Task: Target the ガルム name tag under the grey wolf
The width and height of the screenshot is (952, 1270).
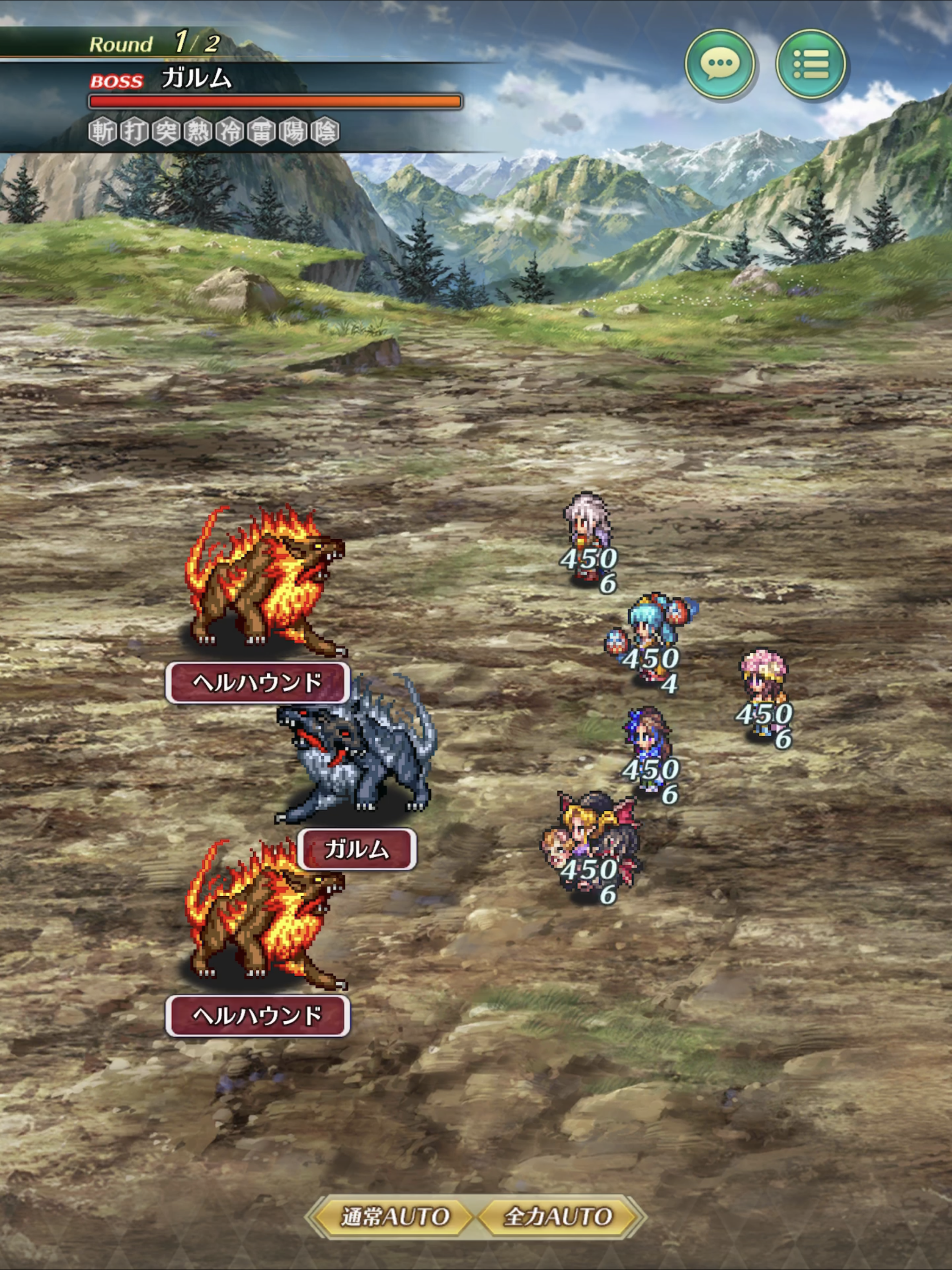Action: pyautogui.click(x=357, y=849)
